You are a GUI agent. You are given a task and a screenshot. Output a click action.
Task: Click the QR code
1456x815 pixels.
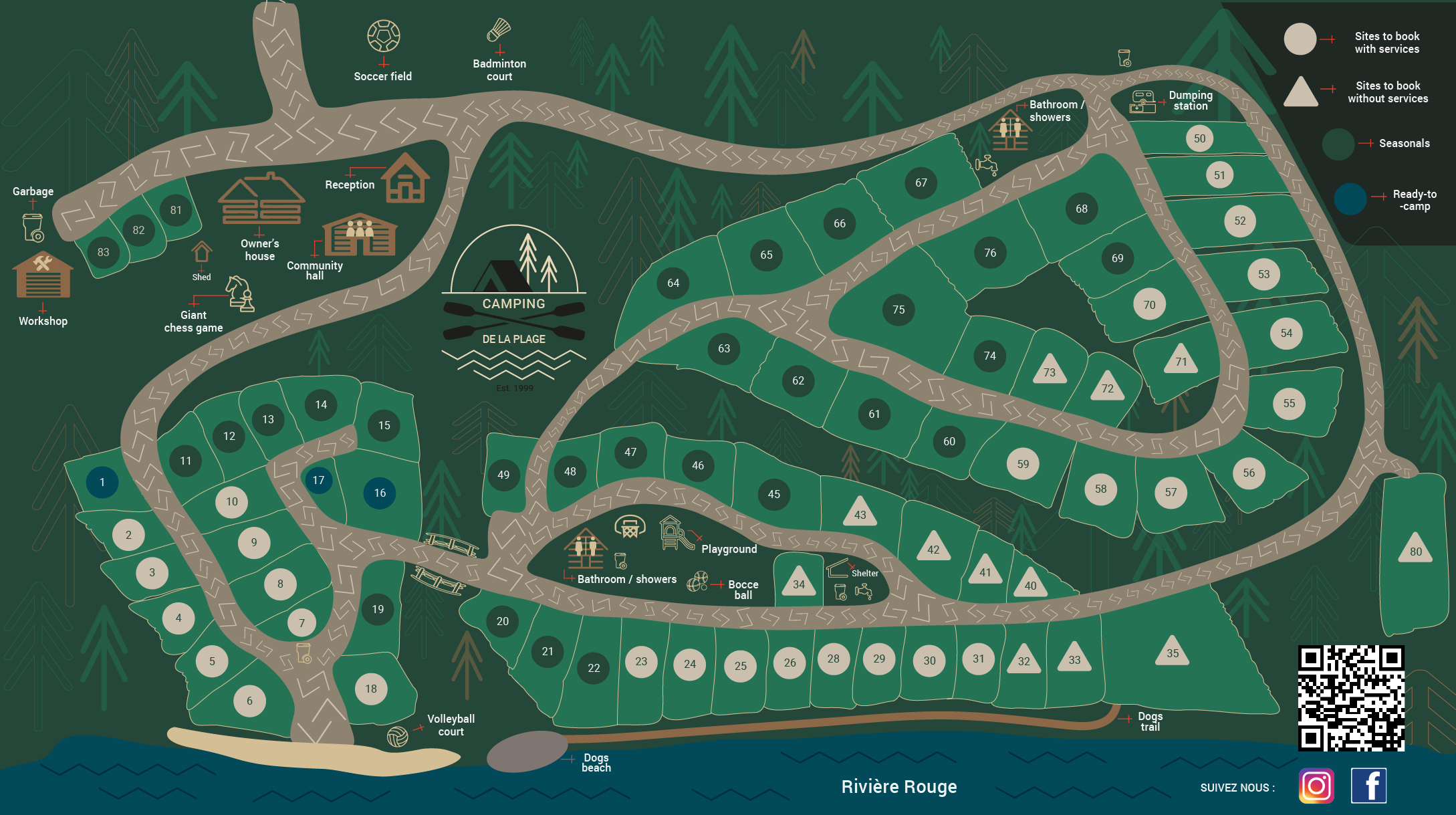coord(1351,698)
